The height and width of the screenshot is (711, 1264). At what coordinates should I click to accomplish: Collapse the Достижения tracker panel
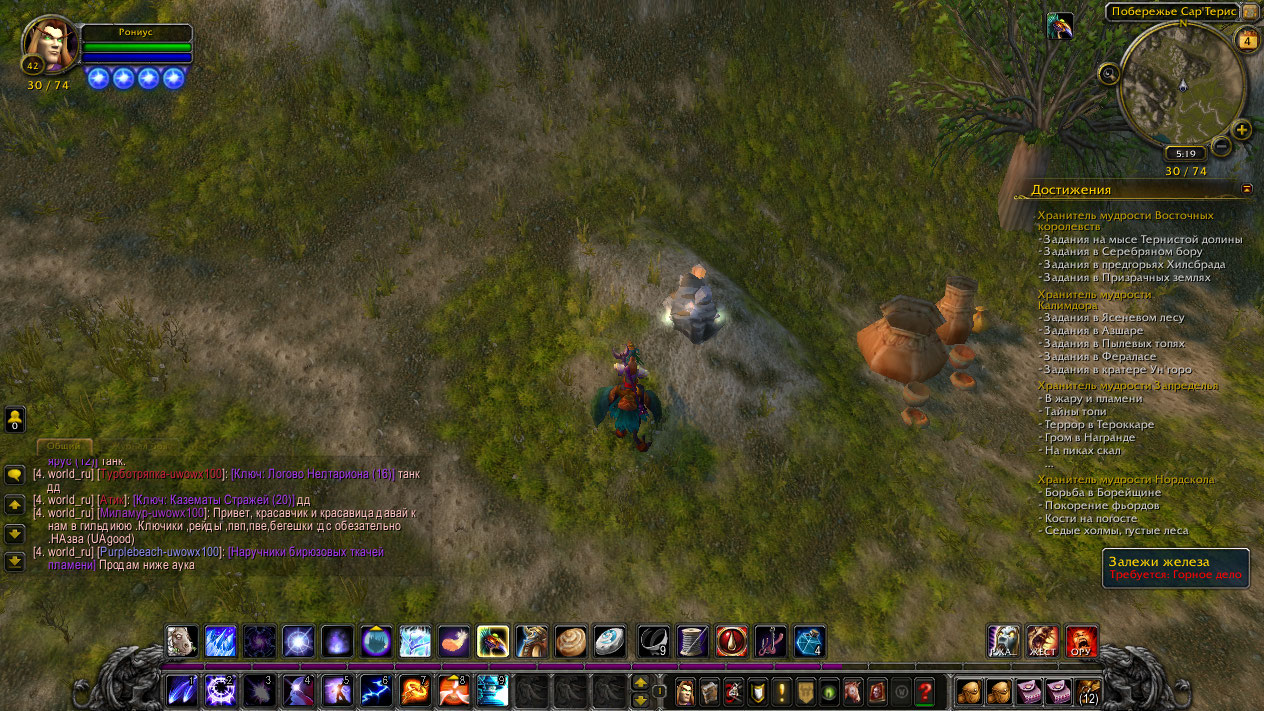point(1247,188)
